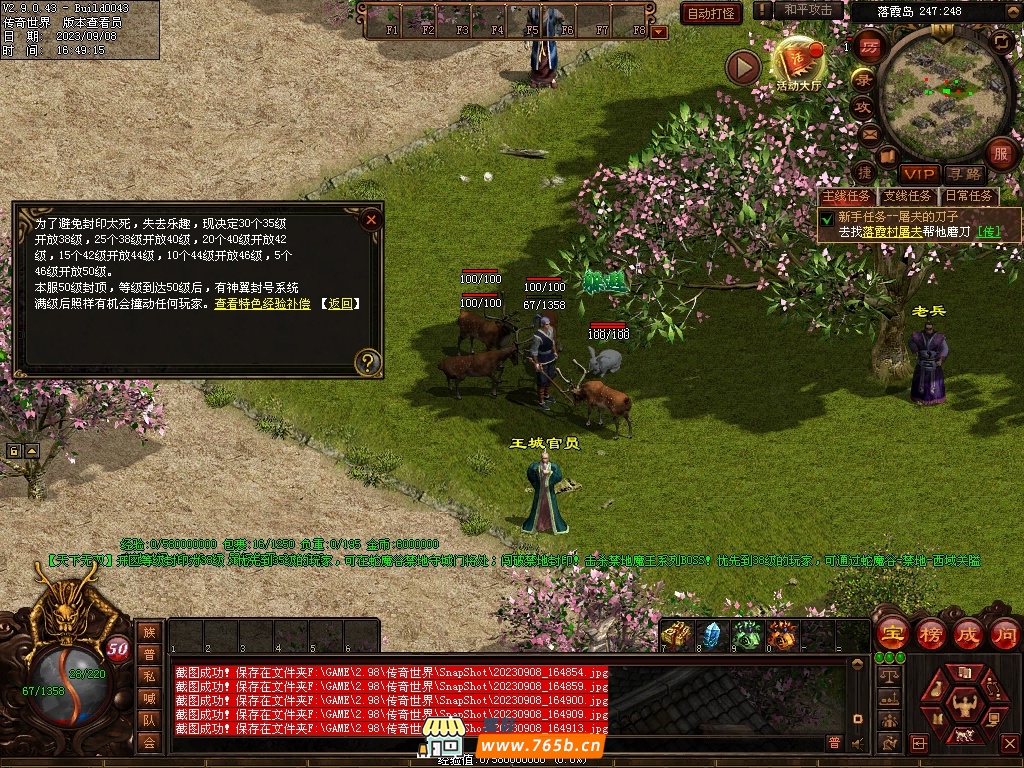Open the 宝 treasure shop button
The height and width of the screenshot is (768, 1024).
point(891,633)
